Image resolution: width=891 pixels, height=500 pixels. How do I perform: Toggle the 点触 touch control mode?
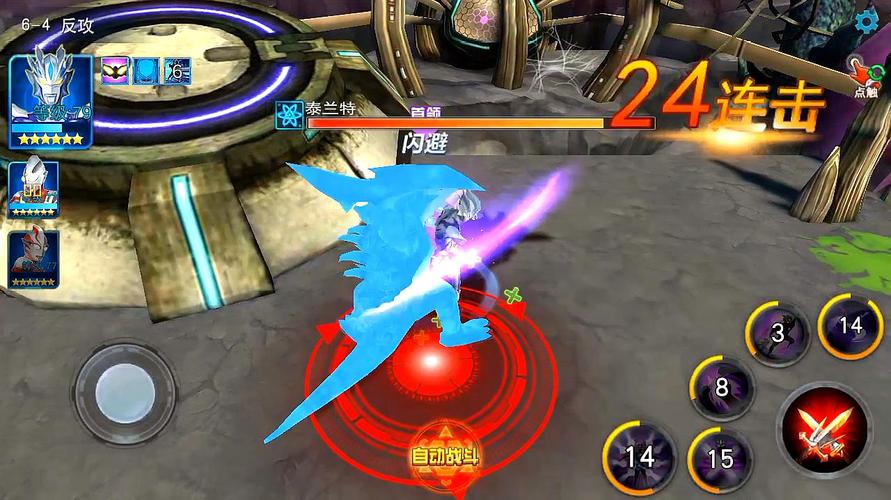tap(864, 76)
